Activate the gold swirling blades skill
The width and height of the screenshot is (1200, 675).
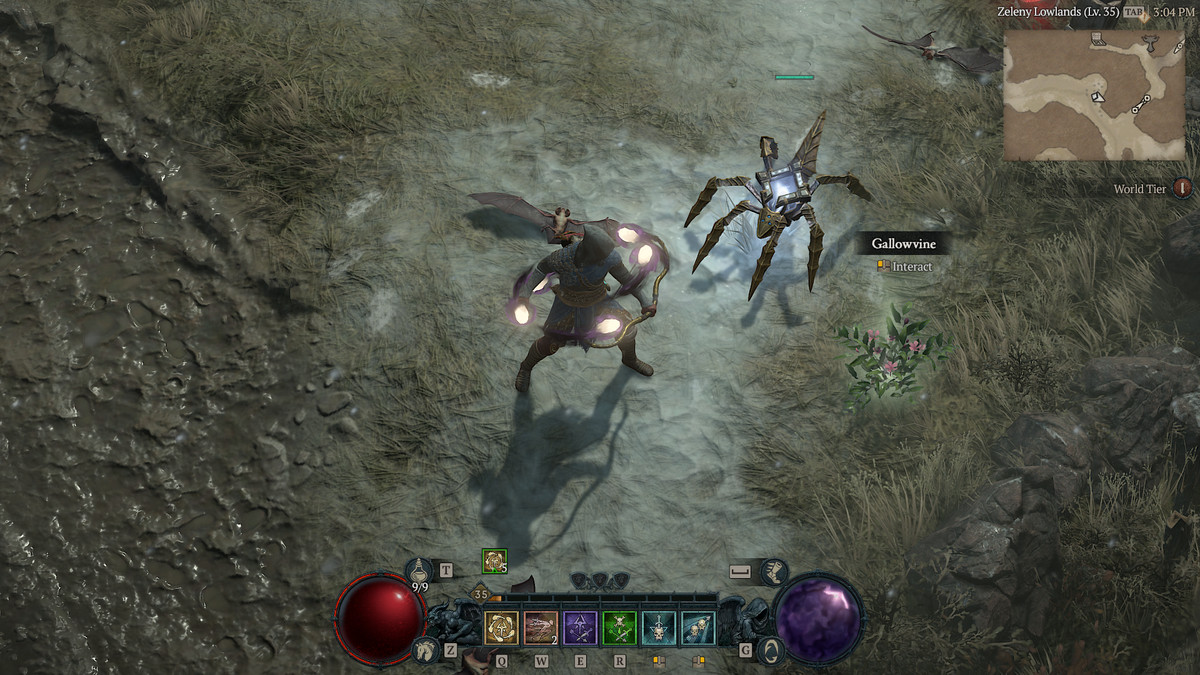point(501,628)
